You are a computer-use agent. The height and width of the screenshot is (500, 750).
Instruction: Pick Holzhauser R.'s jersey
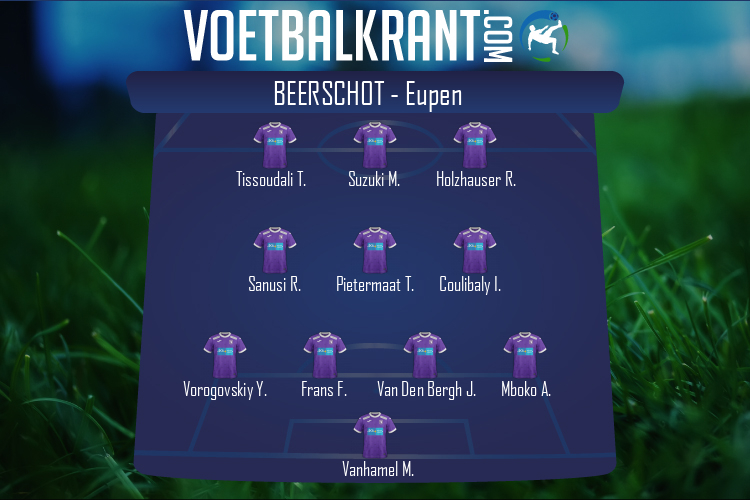click(475, 146)
